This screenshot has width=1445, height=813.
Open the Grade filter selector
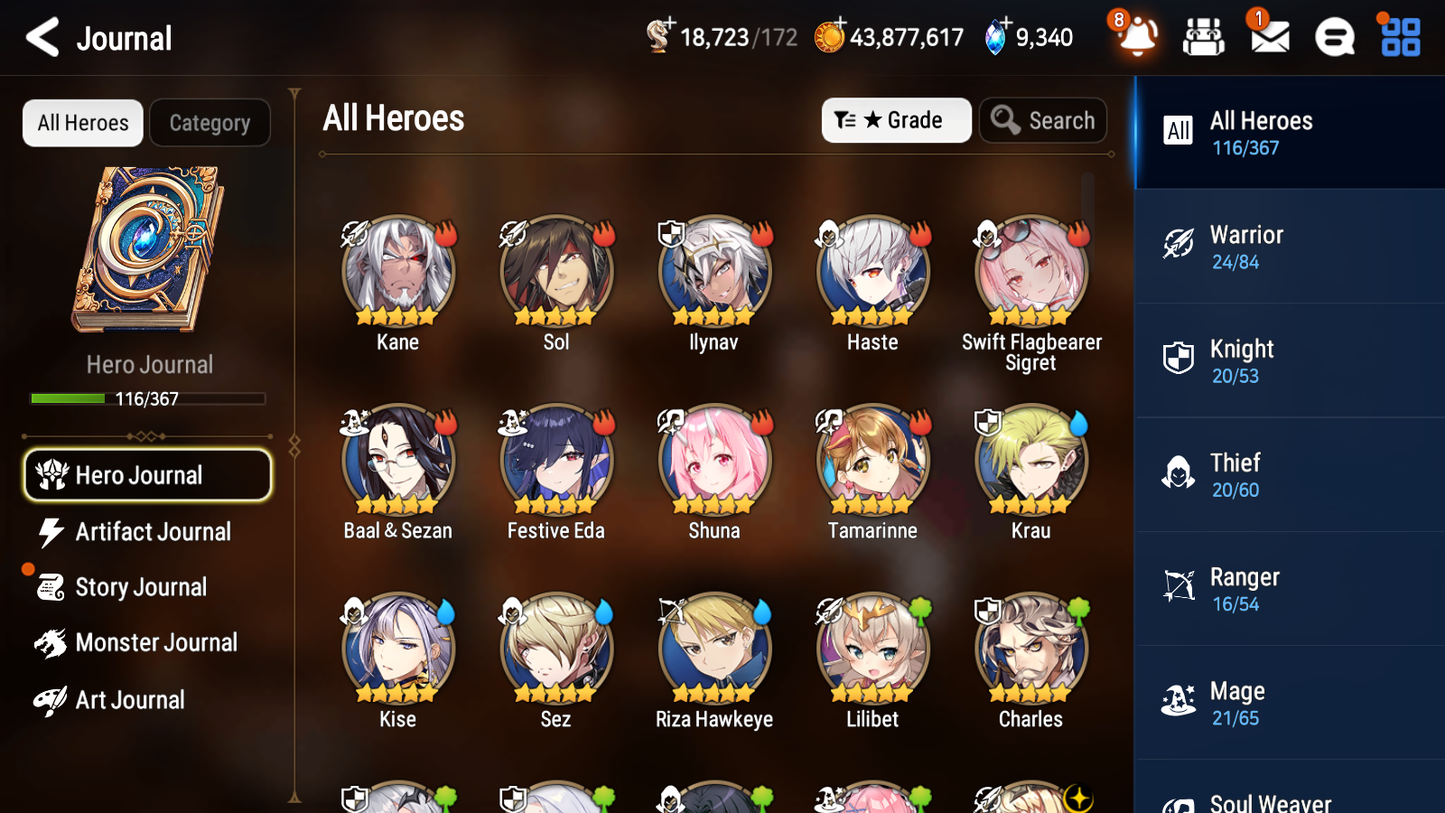[896, 120]
